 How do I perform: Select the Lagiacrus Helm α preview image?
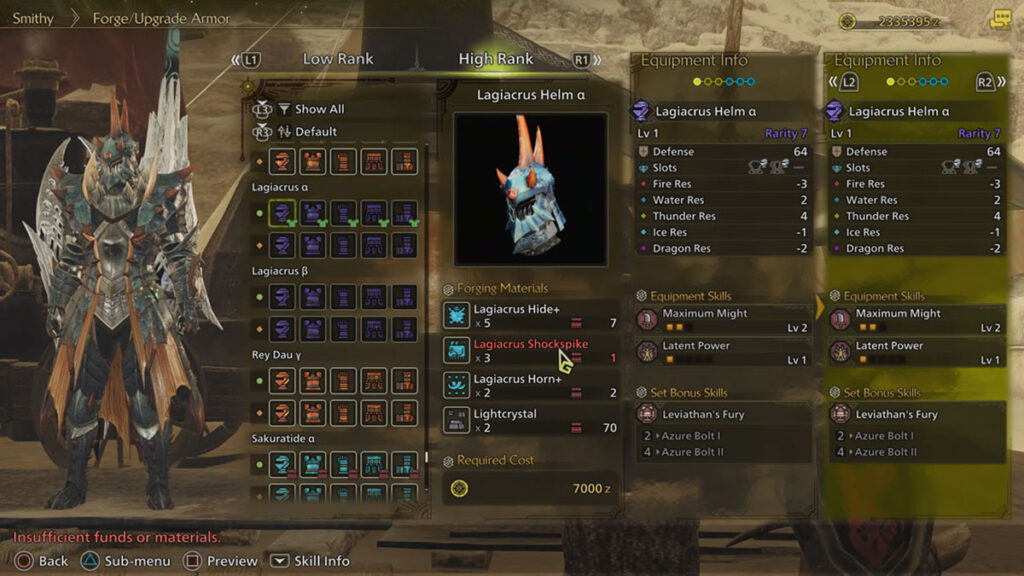coord(530,188)
